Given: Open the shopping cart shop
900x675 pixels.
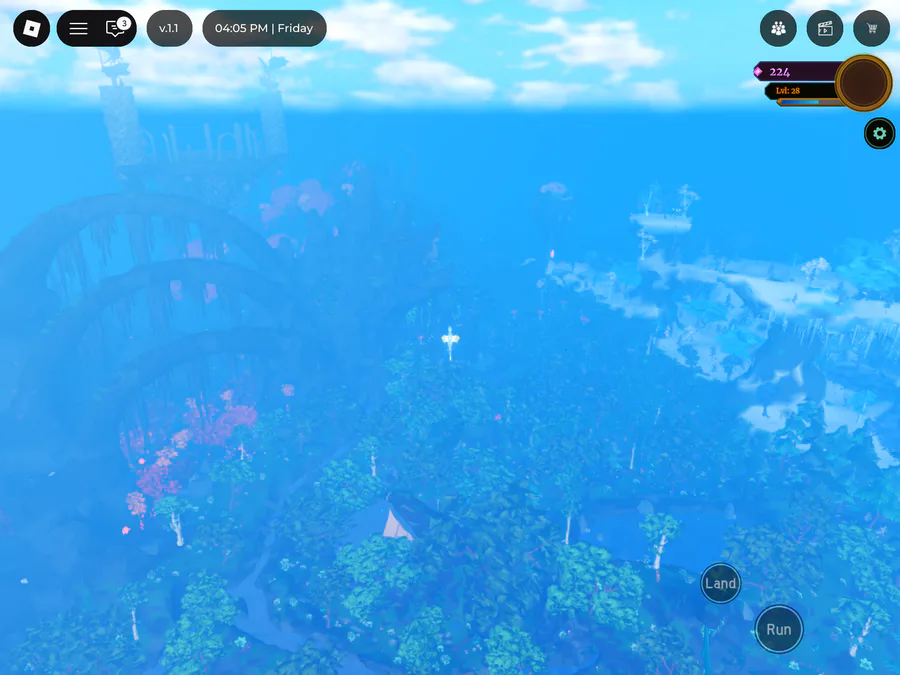Looking at the screenshot, I should [x=872, y=29].
